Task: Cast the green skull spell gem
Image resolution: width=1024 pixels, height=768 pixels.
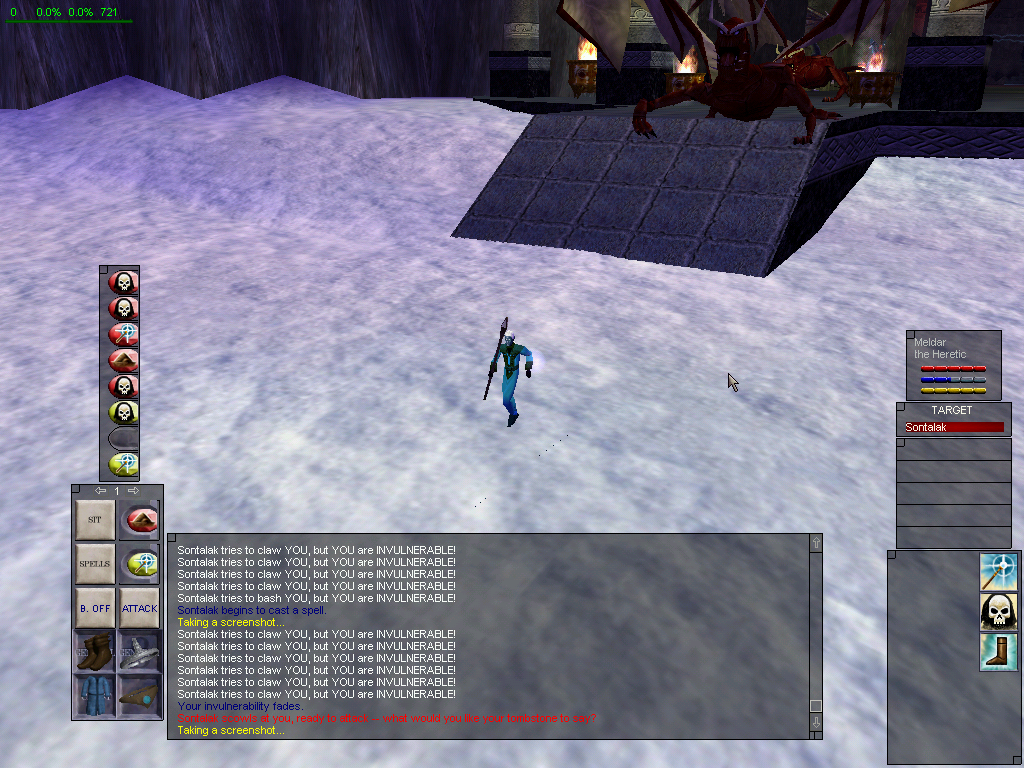Action: click(x=123, y=412)
